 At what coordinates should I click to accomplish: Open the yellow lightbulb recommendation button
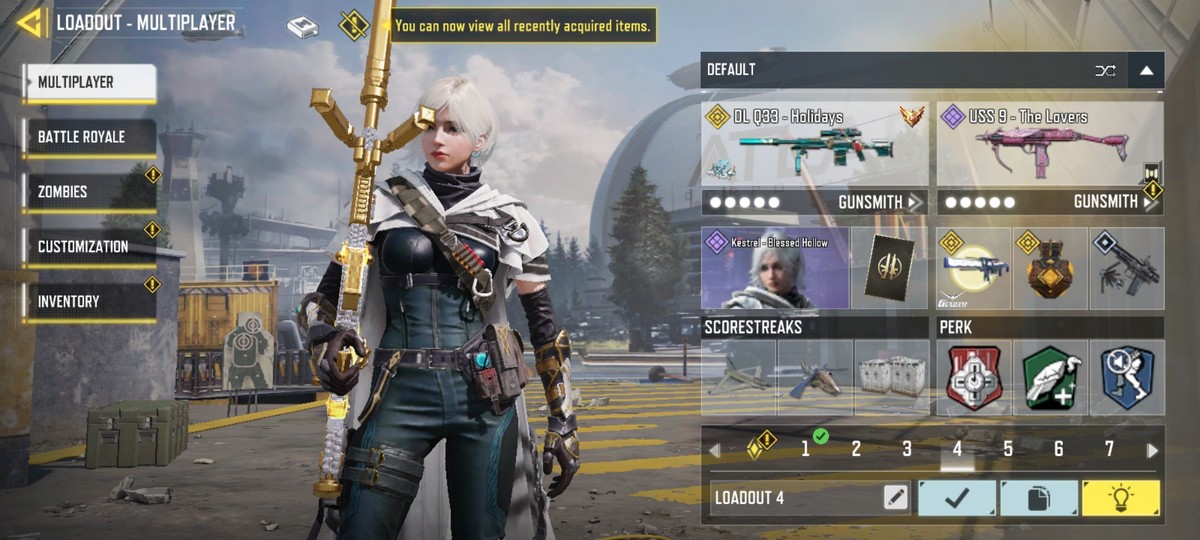click(x=1121, y=498)
